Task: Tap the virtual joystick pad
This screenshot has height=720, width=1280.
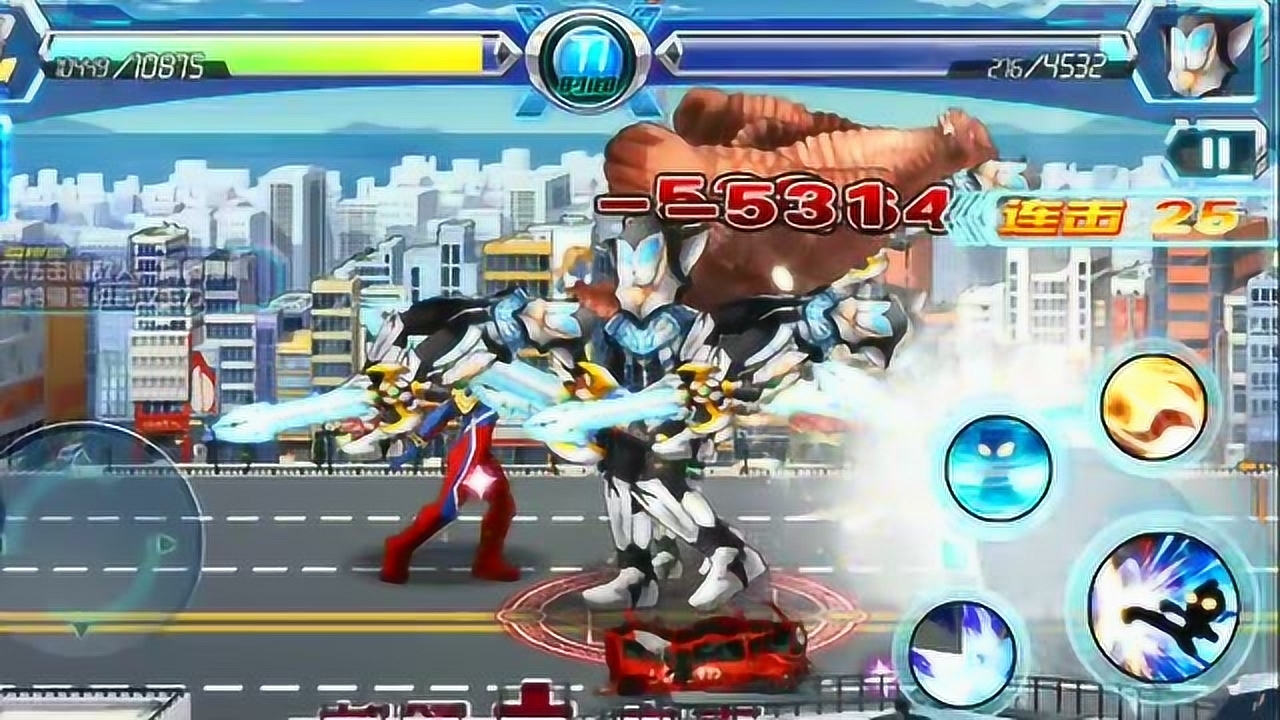Action: click(95, 545)
